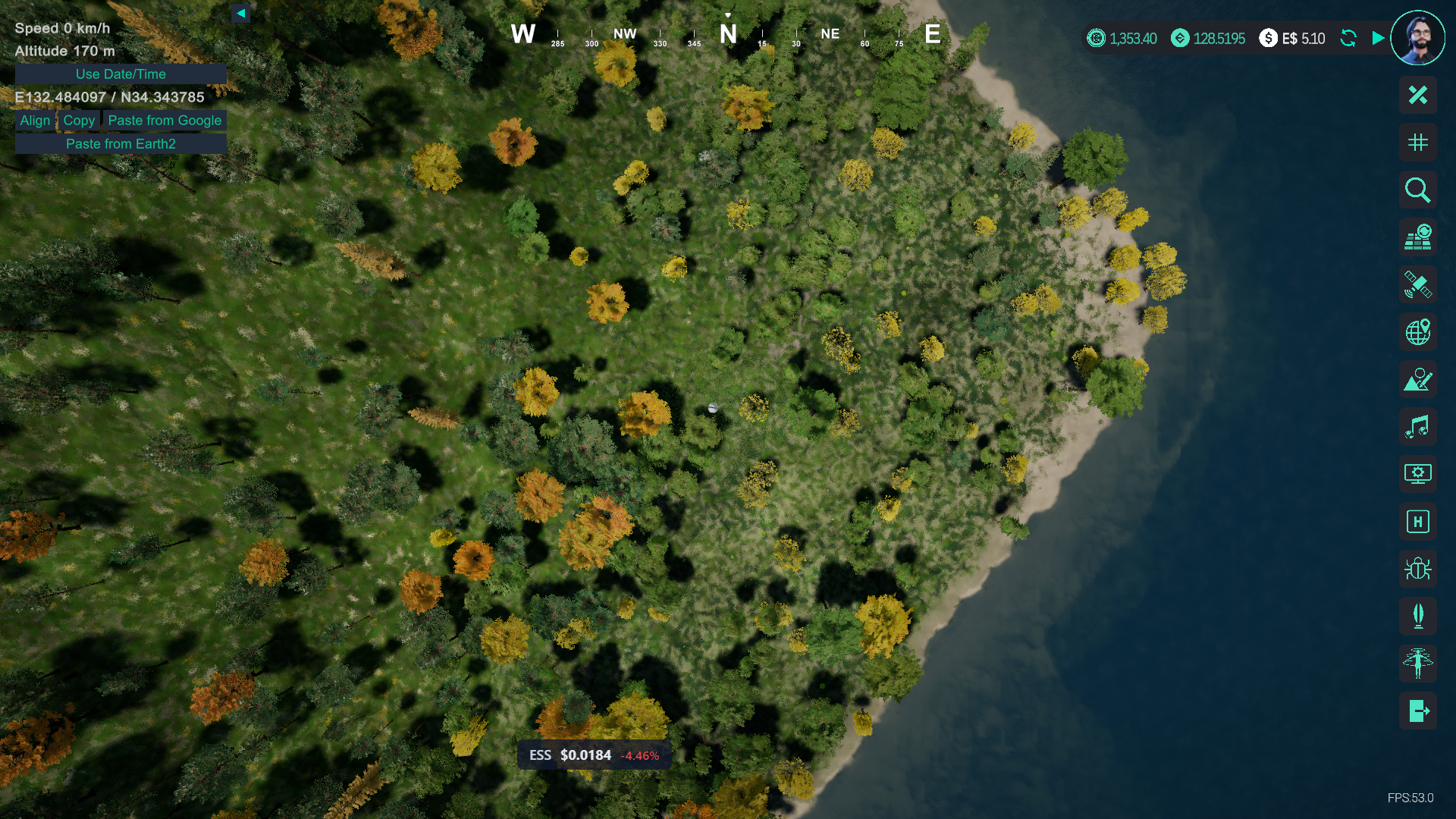Report a bug with the beetle icon

tap(1417, 569)
